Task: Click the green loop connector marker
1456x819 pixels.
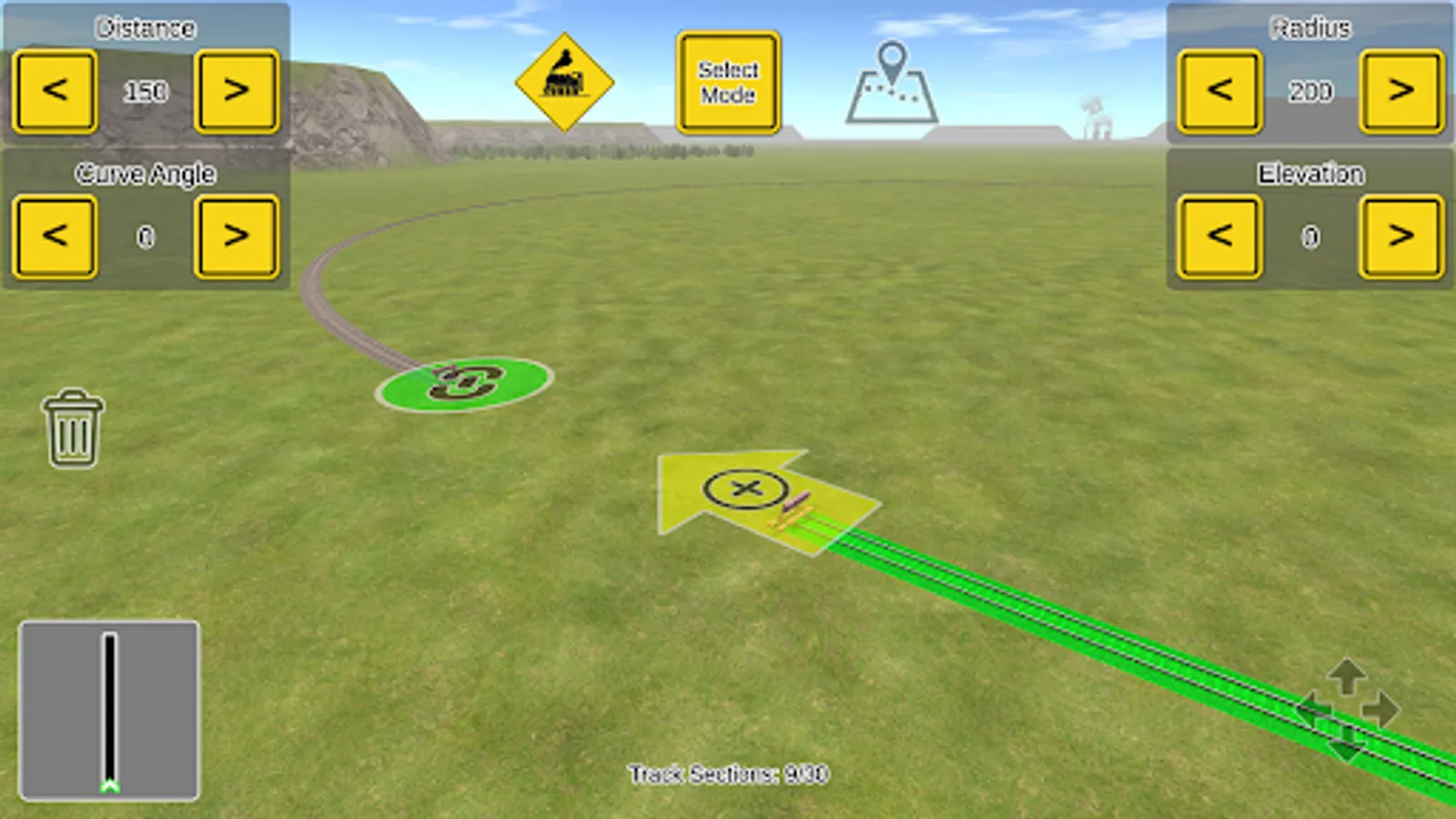Action: pyautogui.click(x=464, y=386)
